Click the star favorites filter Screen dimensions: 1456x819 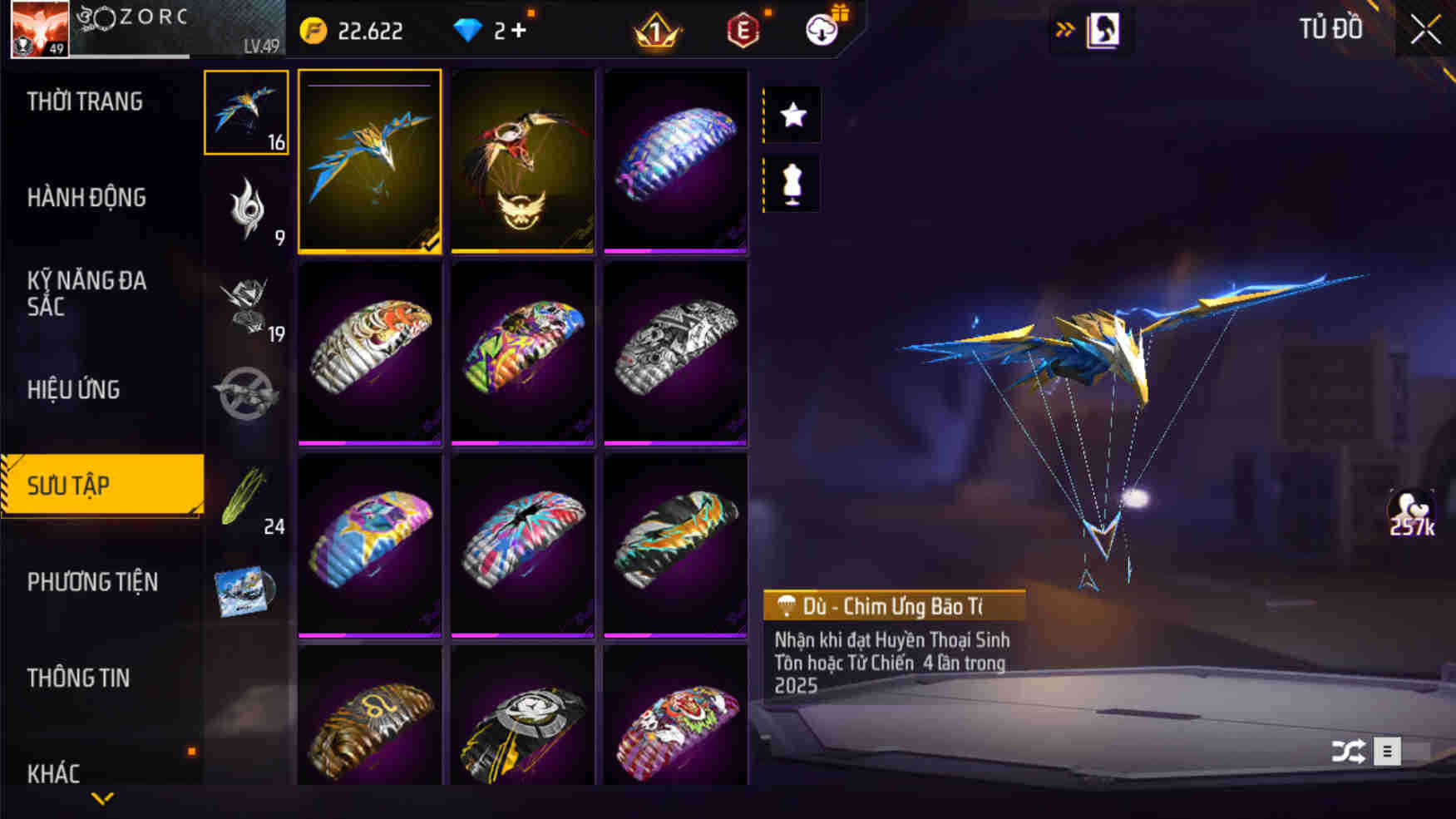click(792, 115)
